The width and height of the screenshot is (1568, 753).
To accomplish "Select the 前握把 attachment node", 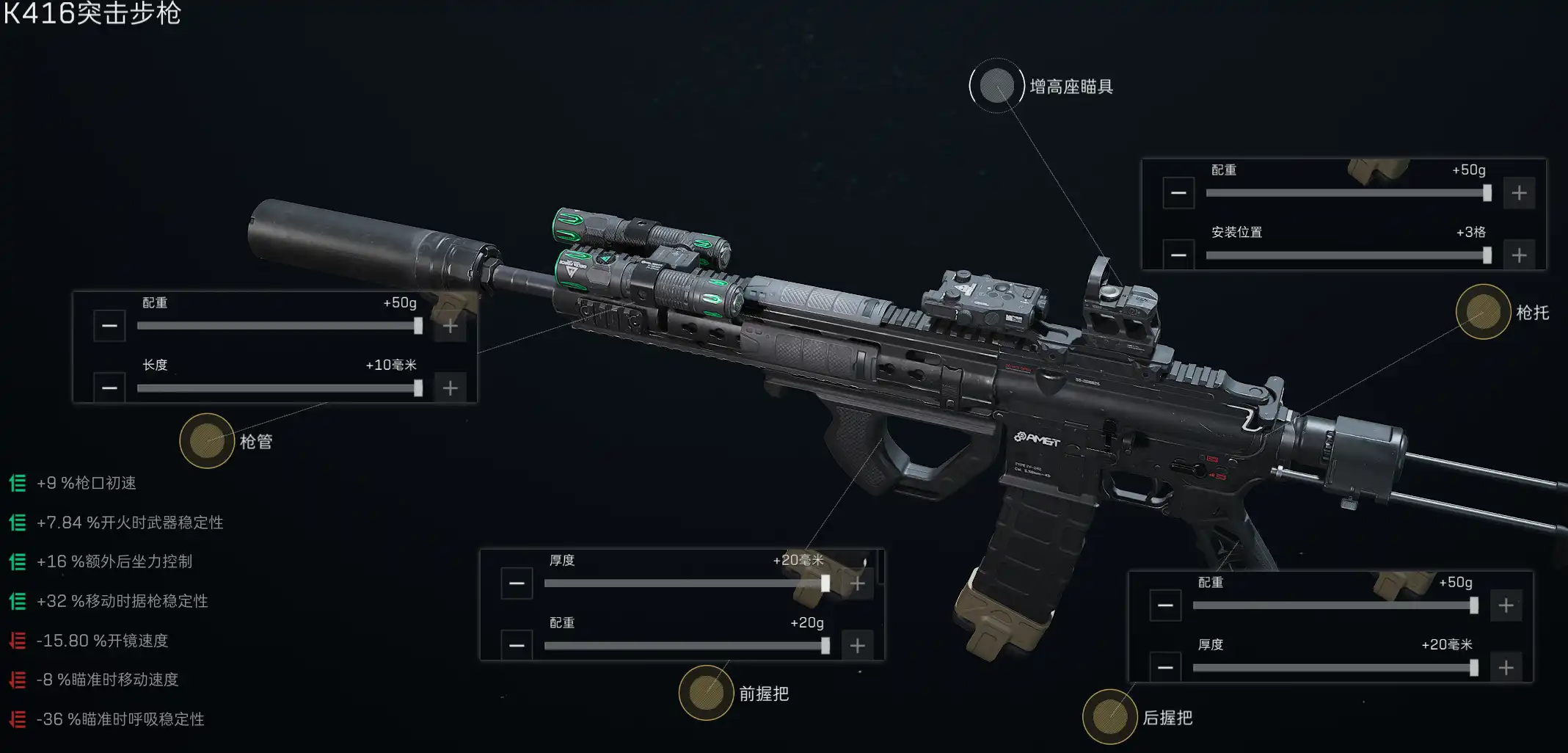I will [706, 693].
